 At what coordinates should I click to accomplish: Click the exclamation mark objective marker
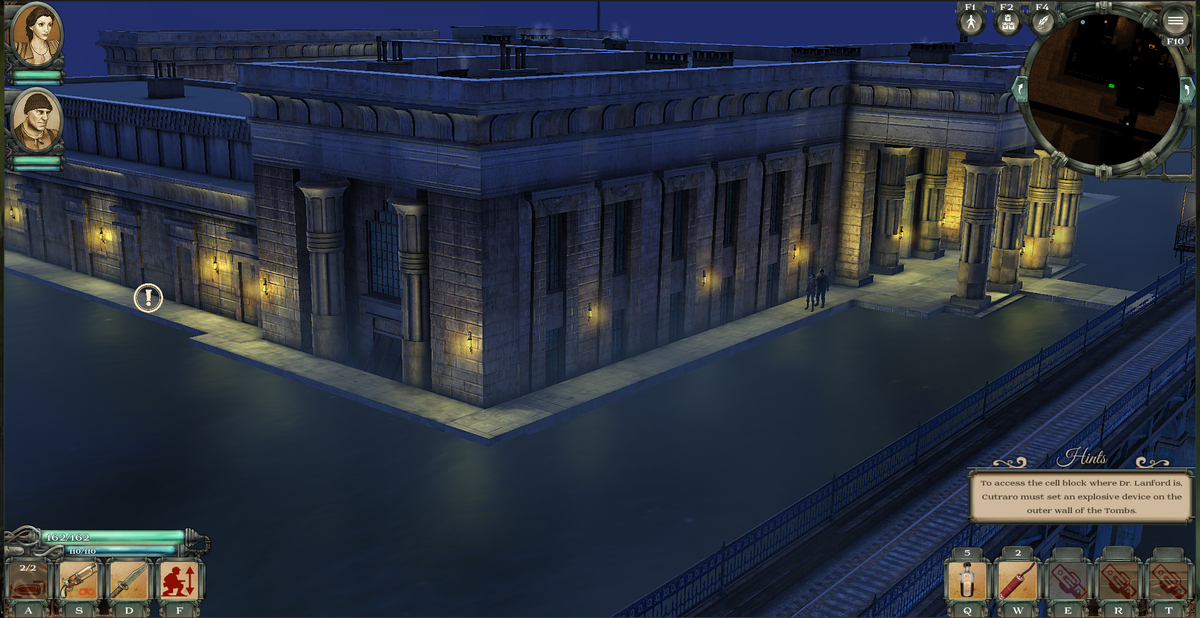point(148,297)
